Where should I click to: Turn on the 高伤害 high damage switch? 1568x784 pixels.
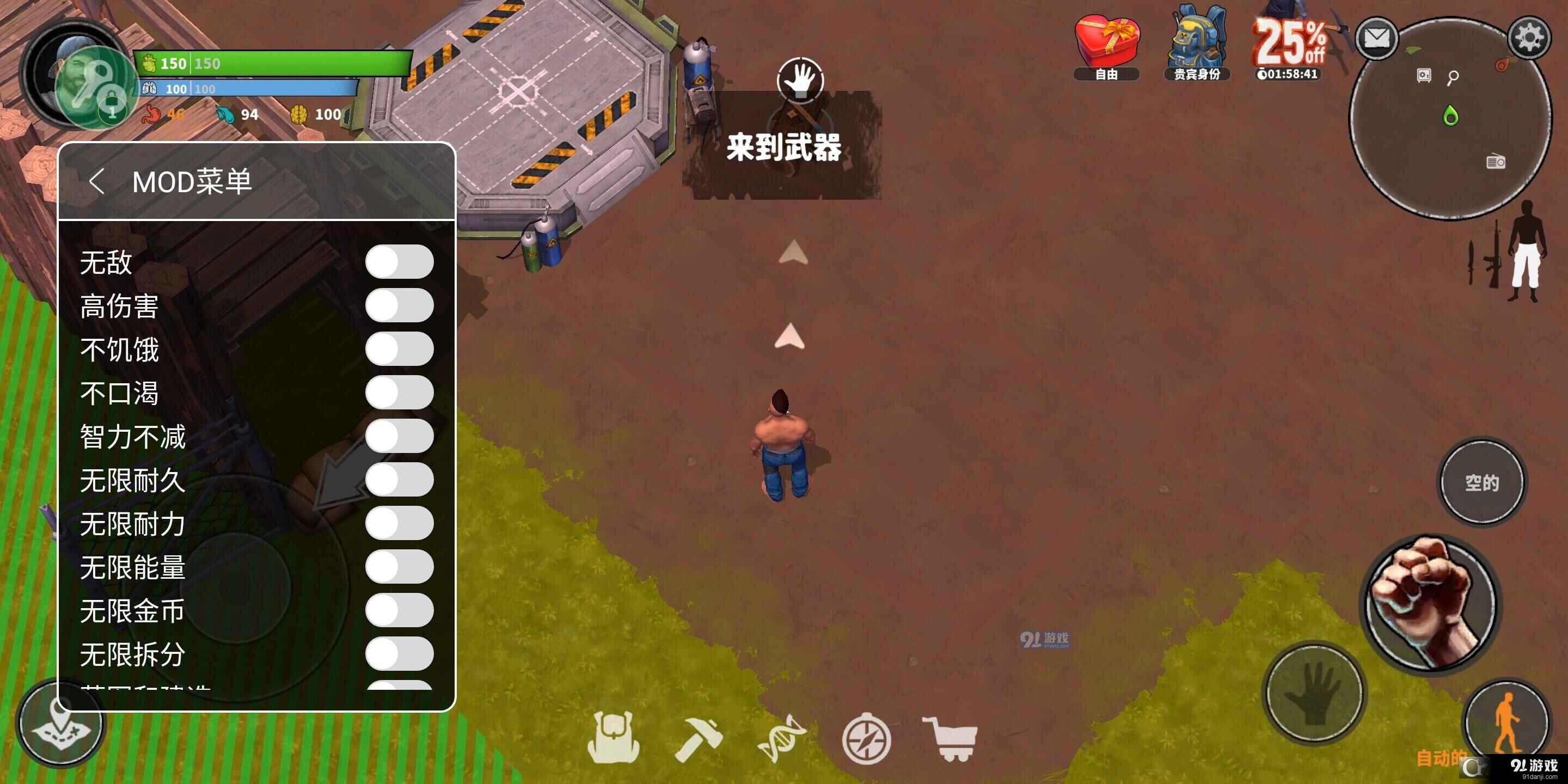400,304
